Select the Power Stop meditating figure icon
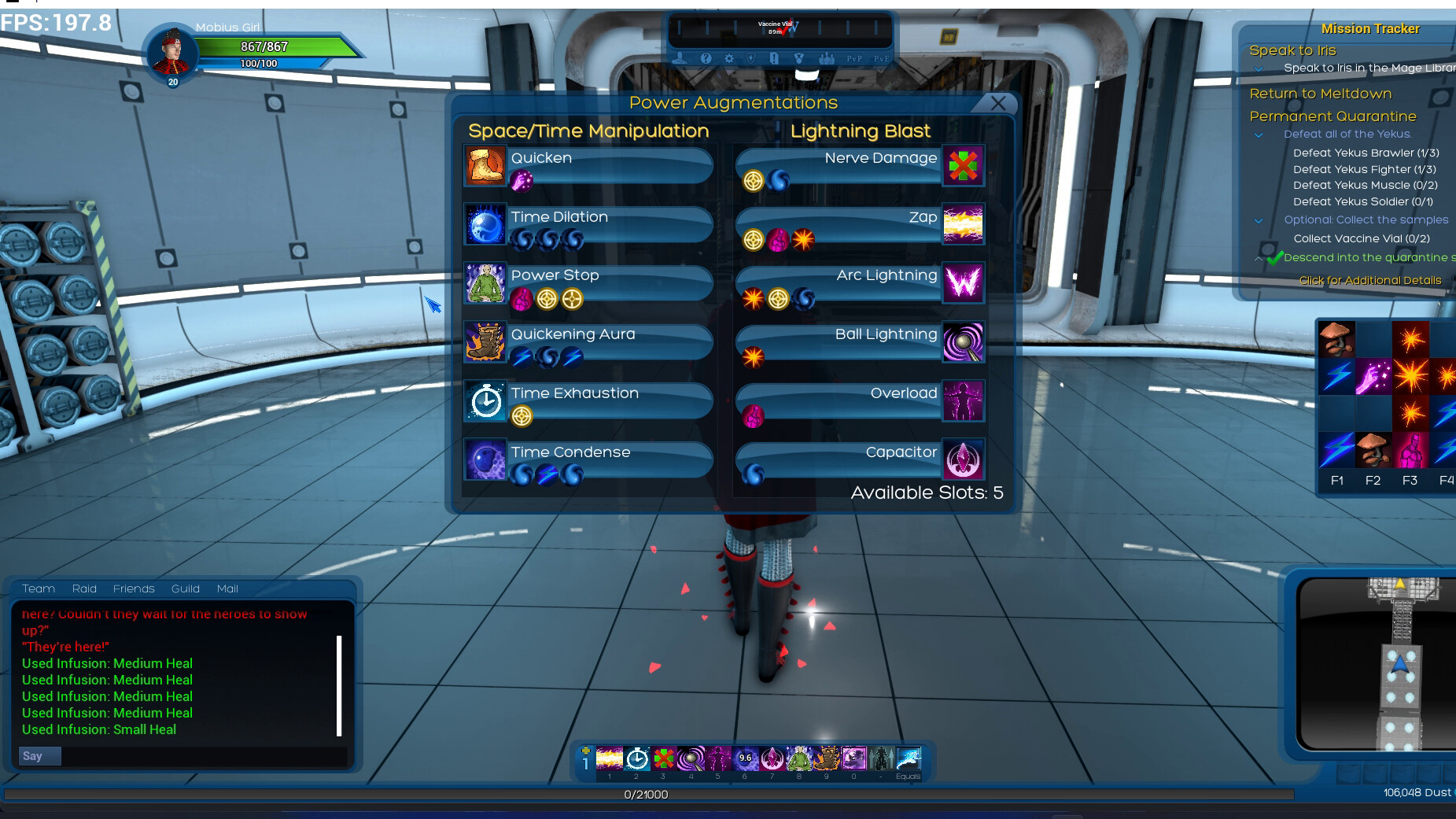 [485, 283]
